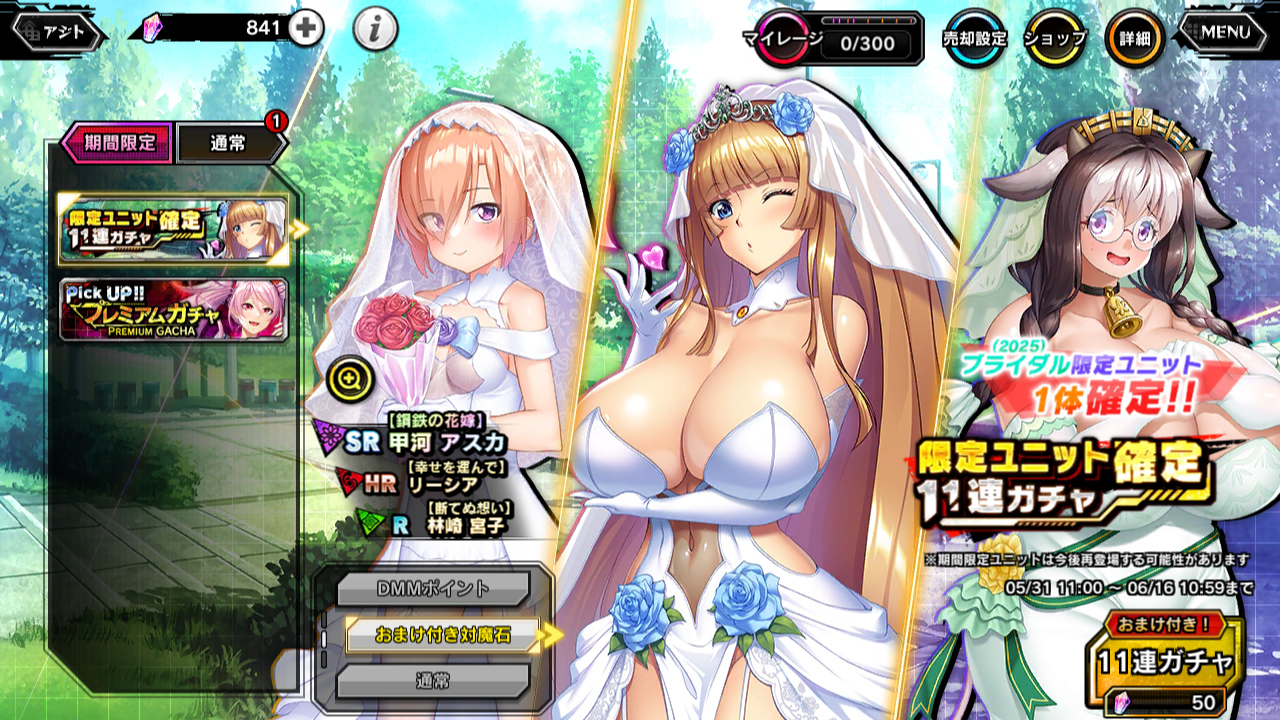The image size is (1280, 720).
Task: Return to the アジト base screen
Action: (59, 32)
